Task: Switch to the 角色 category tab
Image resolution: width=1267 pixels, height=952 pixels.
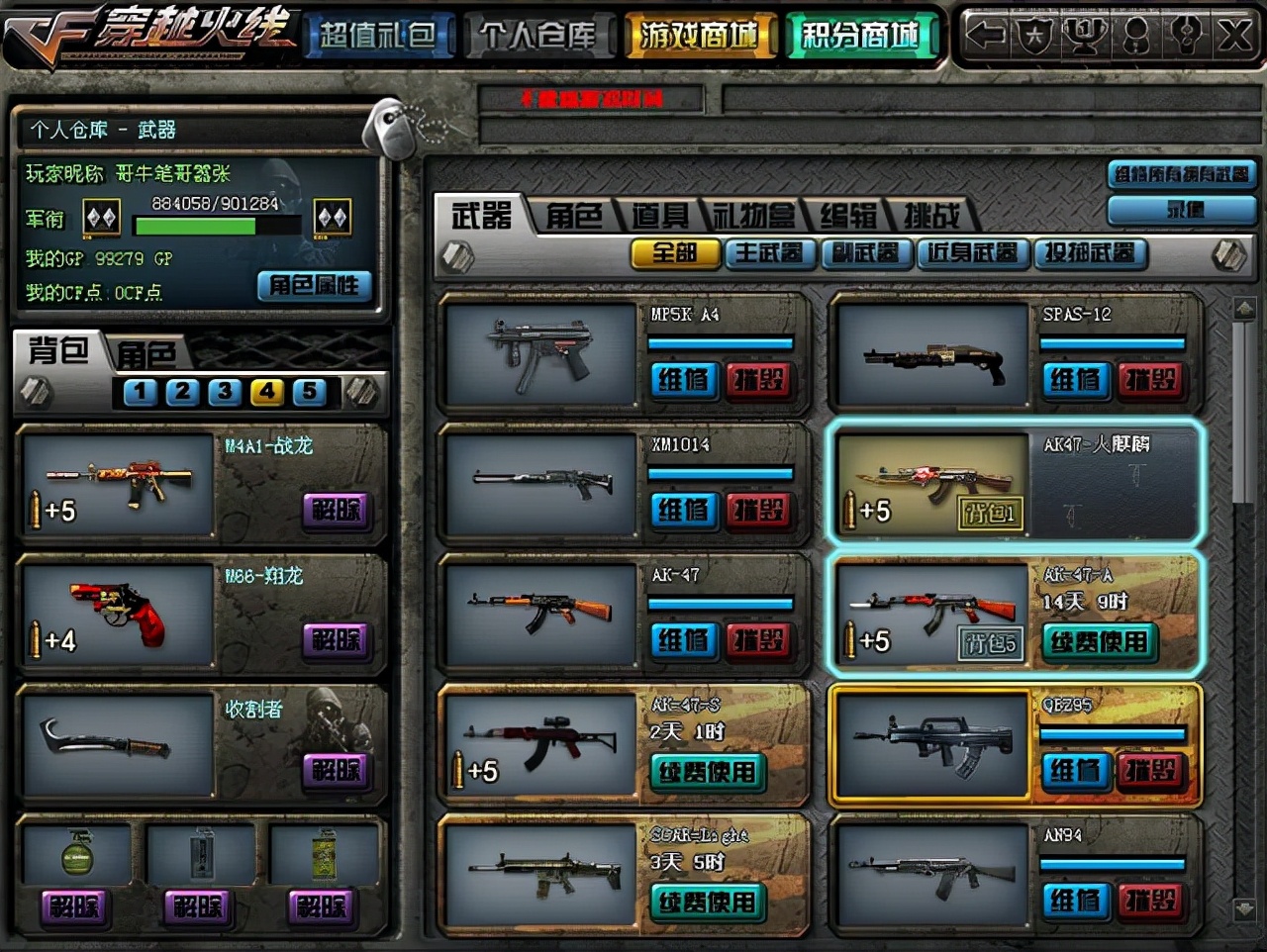Action: tap(573, 216)
